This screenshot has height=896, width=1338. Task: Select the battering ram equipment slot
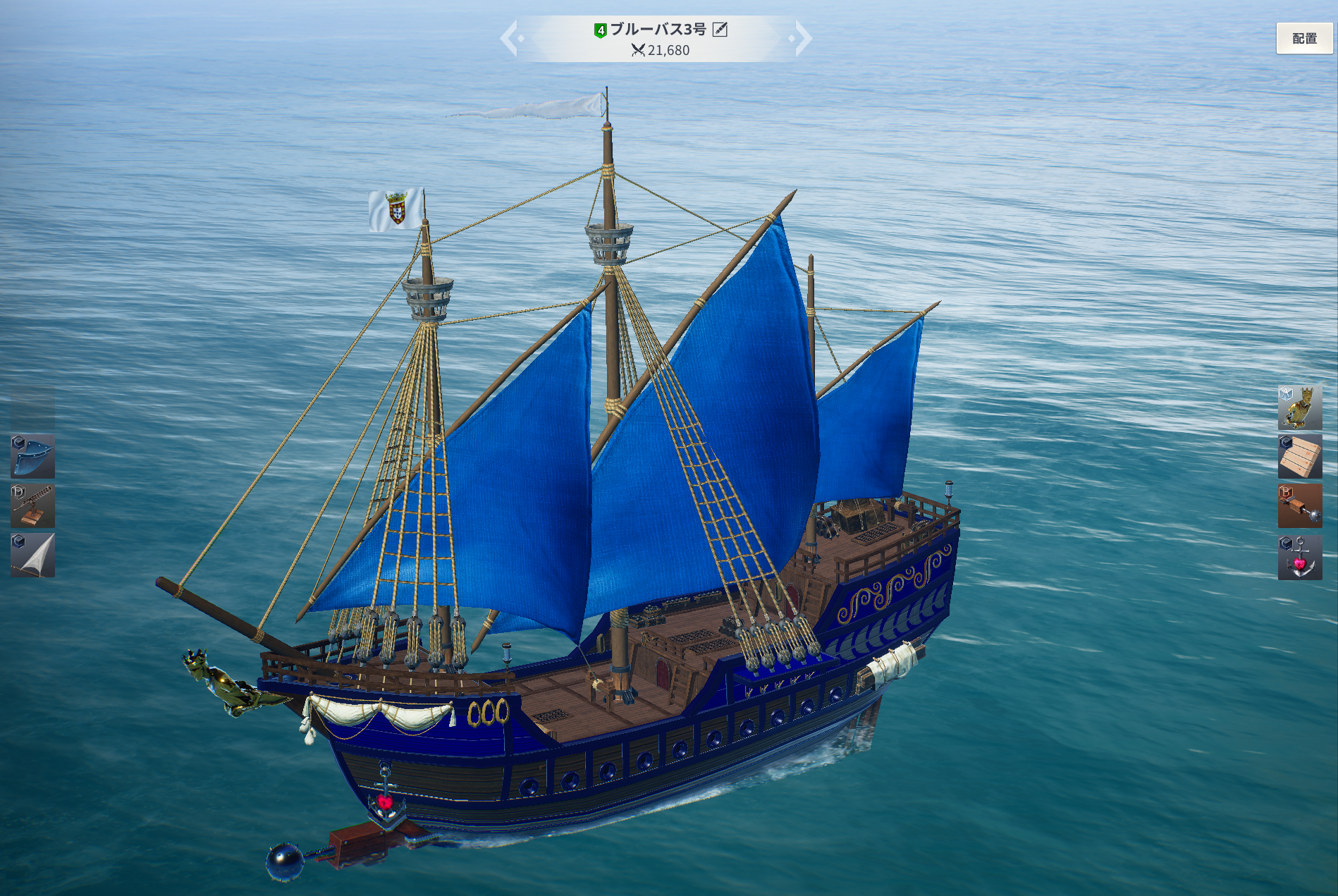pos(1299,505)
